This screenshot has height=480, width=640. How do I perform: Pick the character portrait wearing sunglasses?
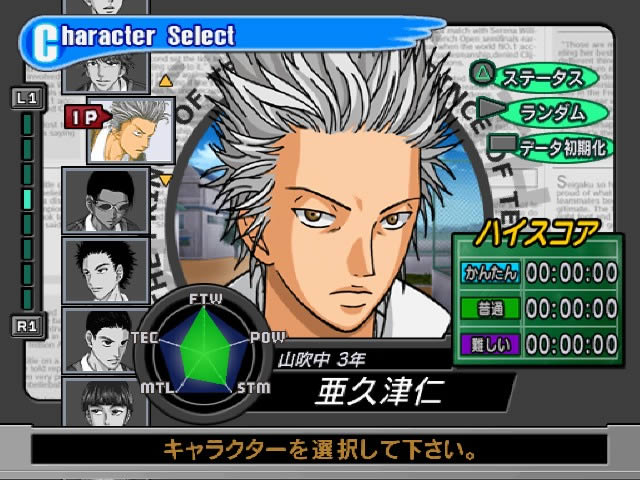[106, 200]
